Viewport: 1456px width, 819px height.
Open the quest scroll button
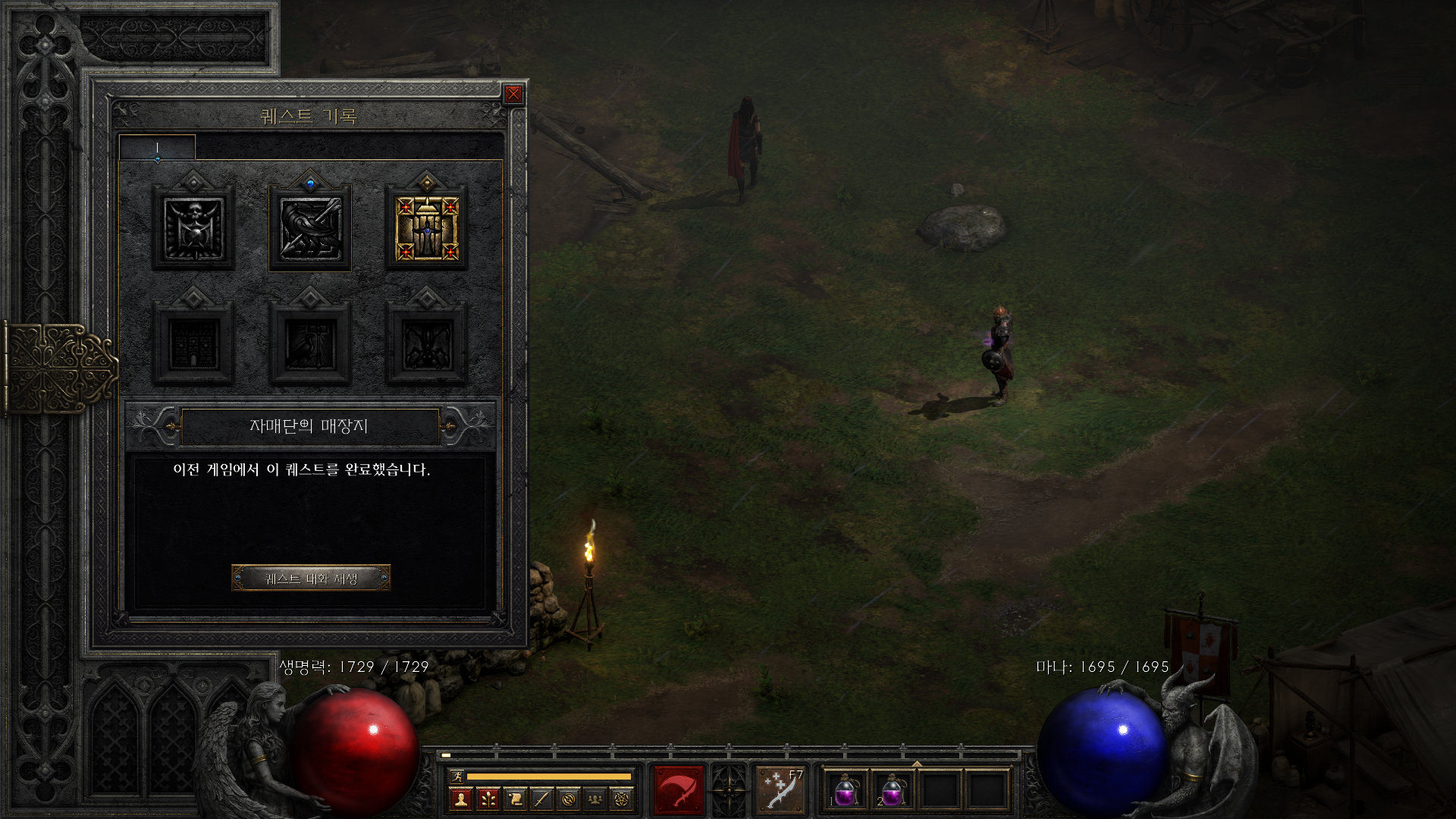tap(515, 799)
